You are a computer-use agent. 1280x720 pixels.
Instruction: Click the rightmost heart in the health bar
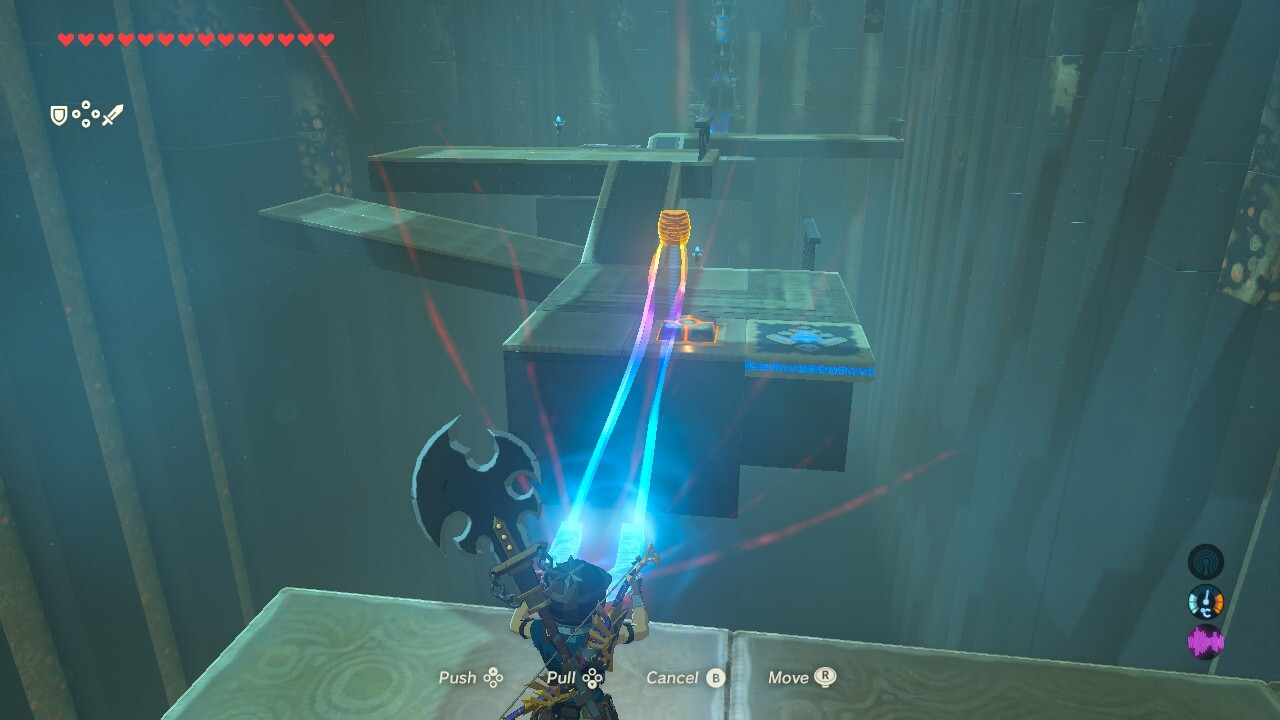pyautogui.click(x=324, y=40)
